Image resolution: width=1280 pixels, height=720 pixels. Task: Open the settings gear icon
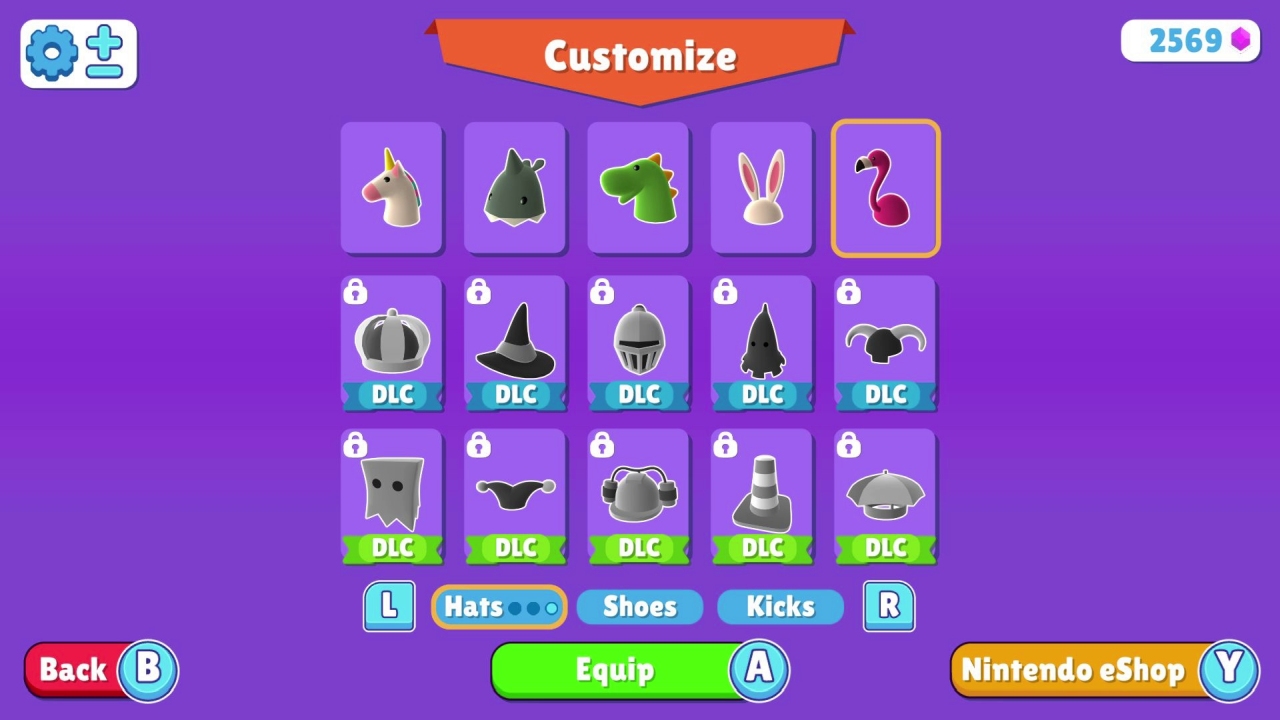tap(52, 53)
